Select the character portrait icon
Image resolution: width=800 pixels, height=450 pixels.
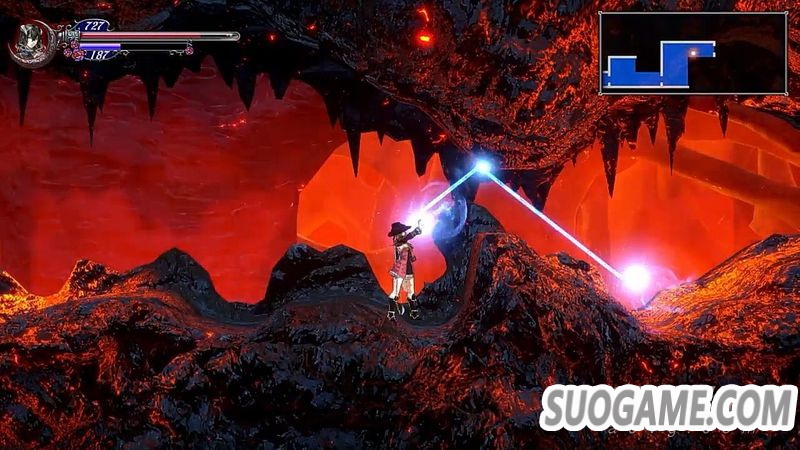pos(30,43)
